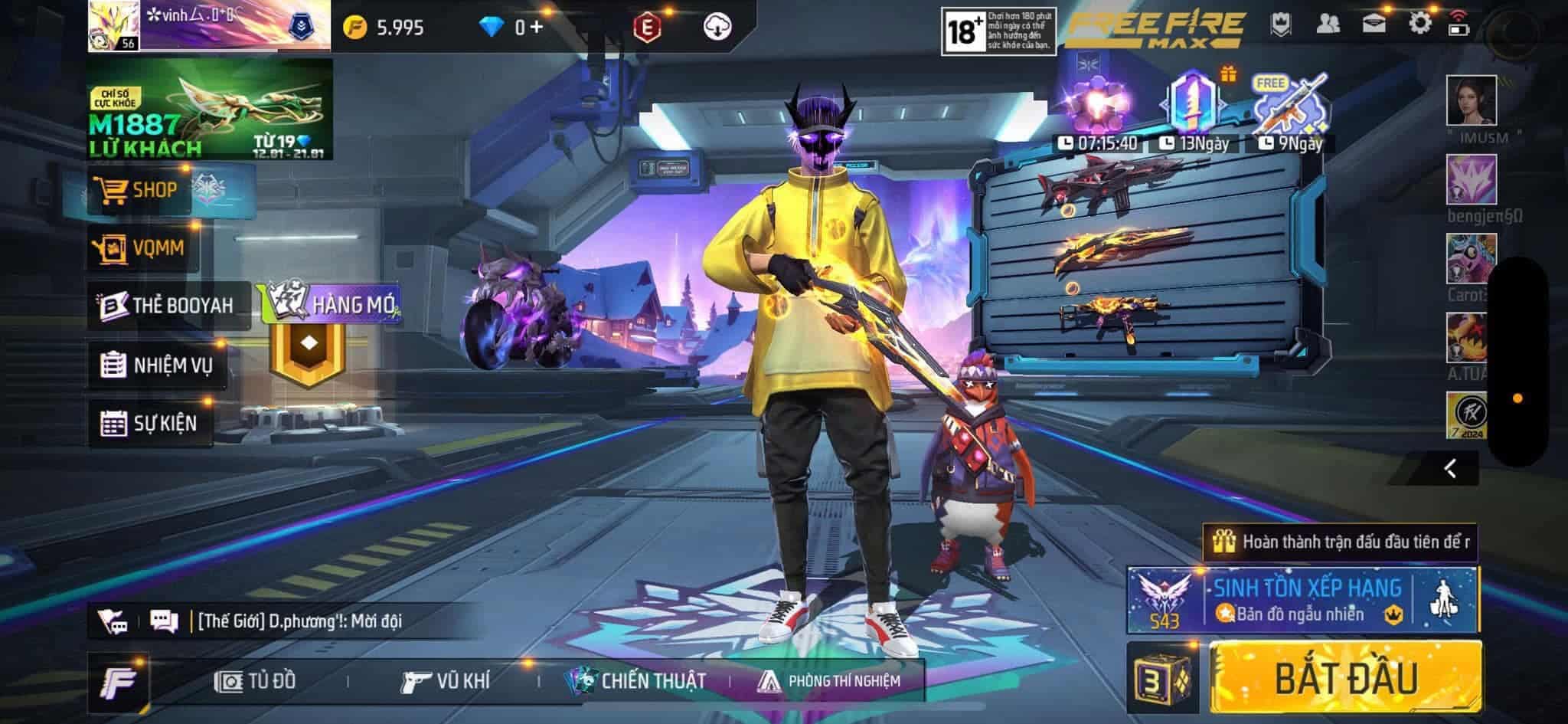
Task: Open the friends list icon
Action: tap(1328, 24)
